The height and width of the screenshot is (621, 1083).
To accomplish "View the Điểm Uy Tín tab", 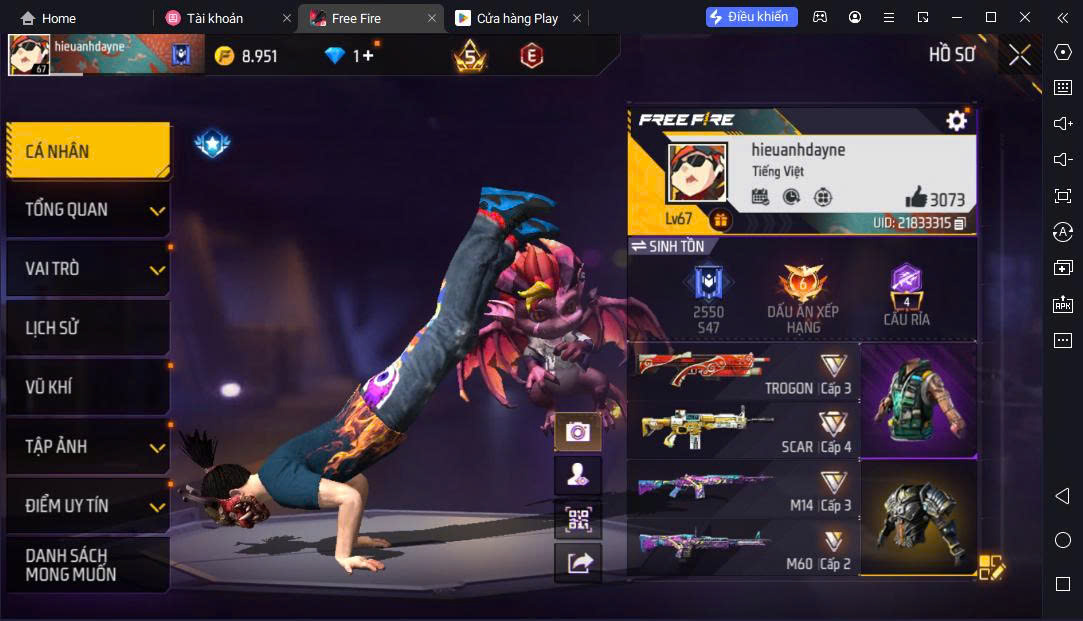I will pos(88,506).
